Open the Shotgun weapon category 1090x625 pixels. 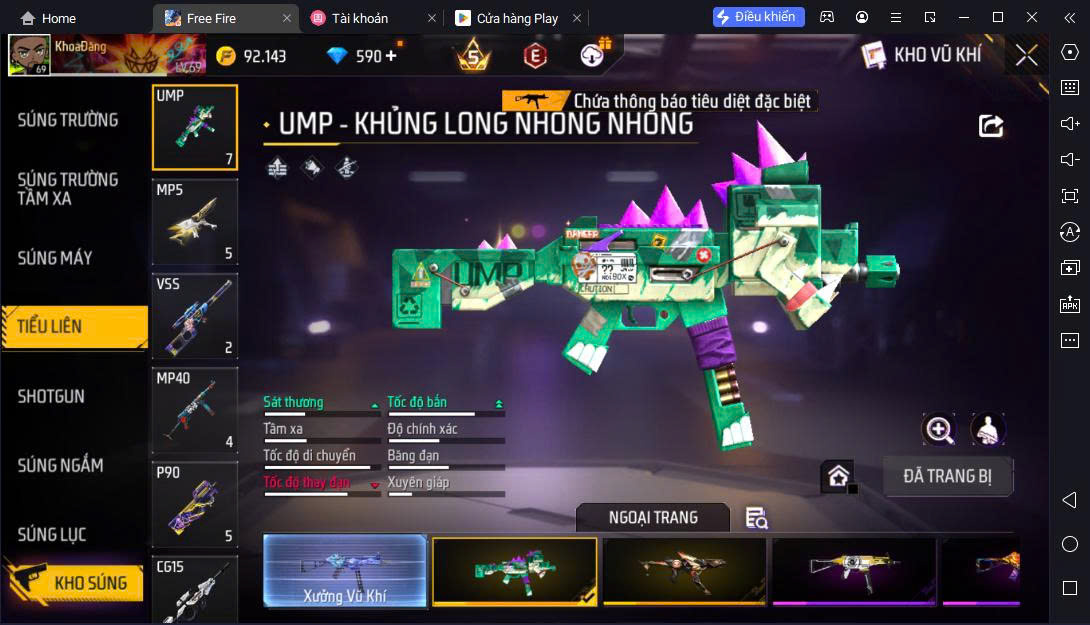point(51,396)
